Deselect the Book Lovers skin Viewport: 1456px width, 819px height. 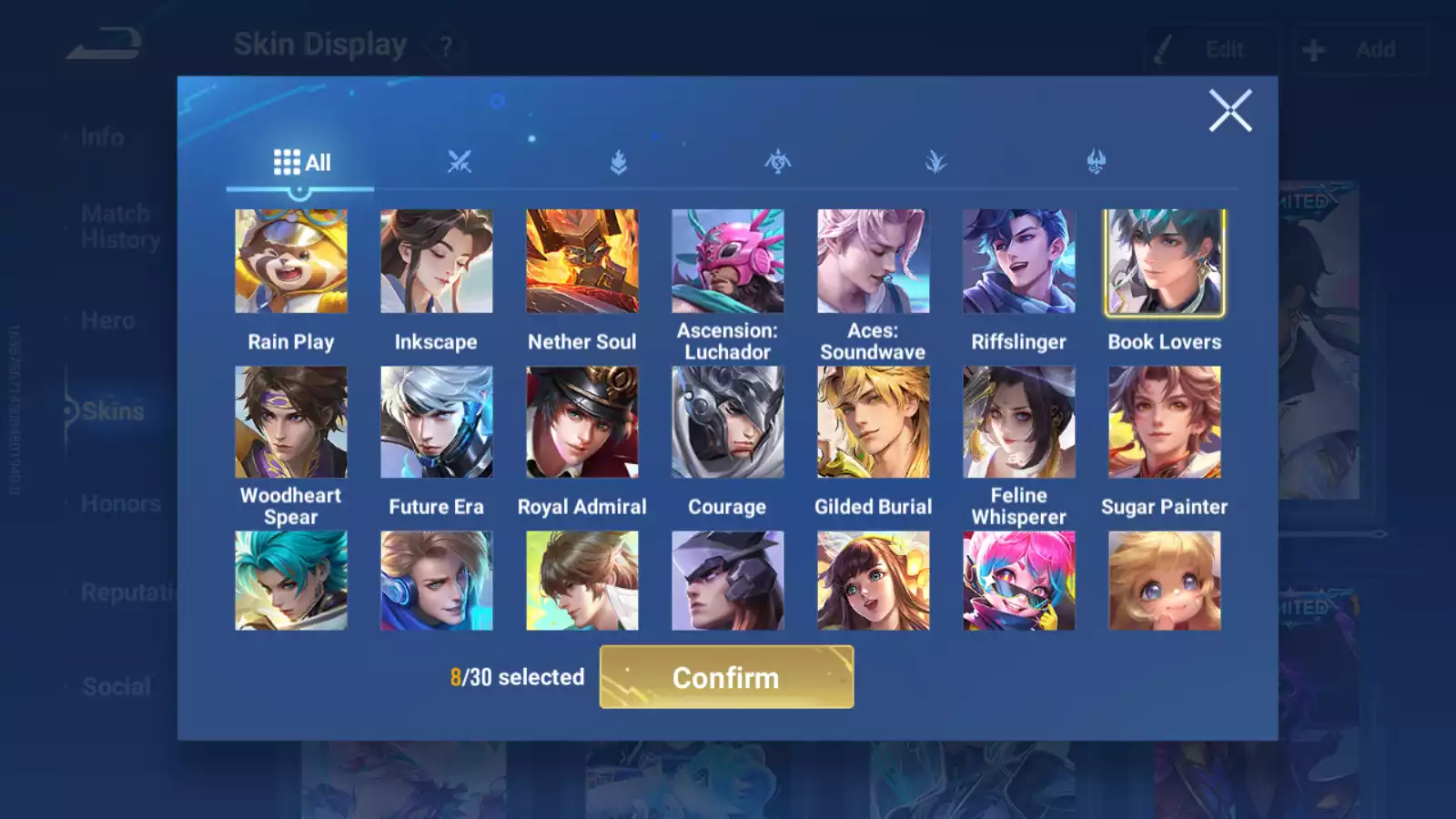click(x=1165, y=261)
